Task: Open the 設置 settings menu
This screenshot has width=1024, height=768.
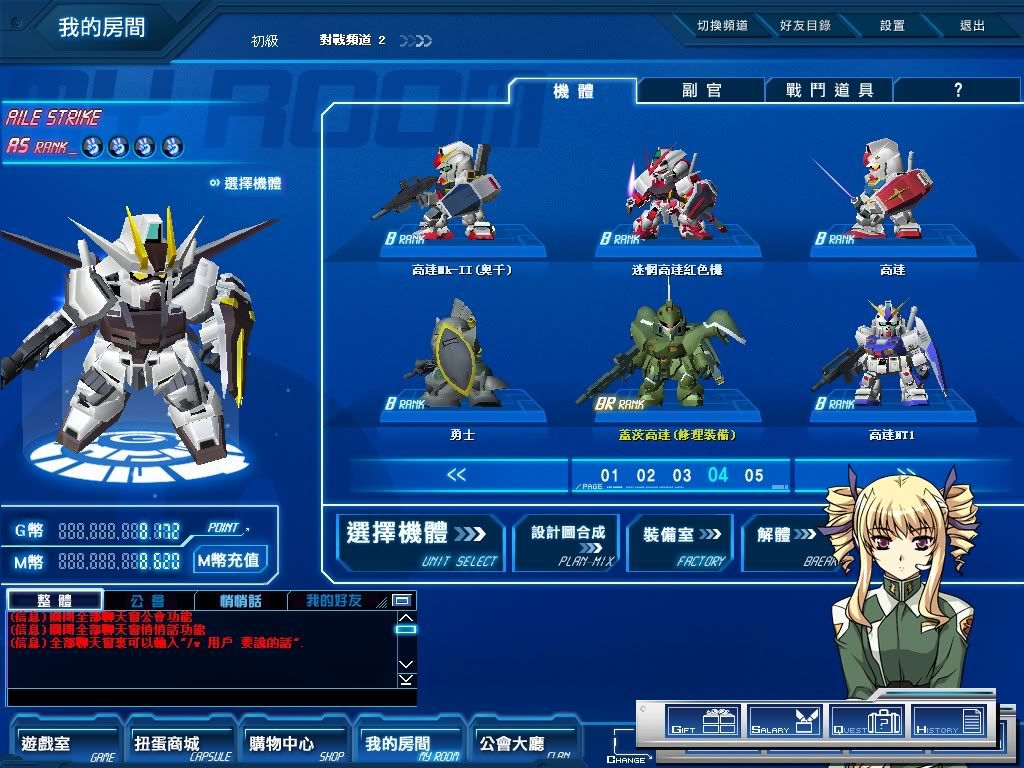Action: [892, 26]
